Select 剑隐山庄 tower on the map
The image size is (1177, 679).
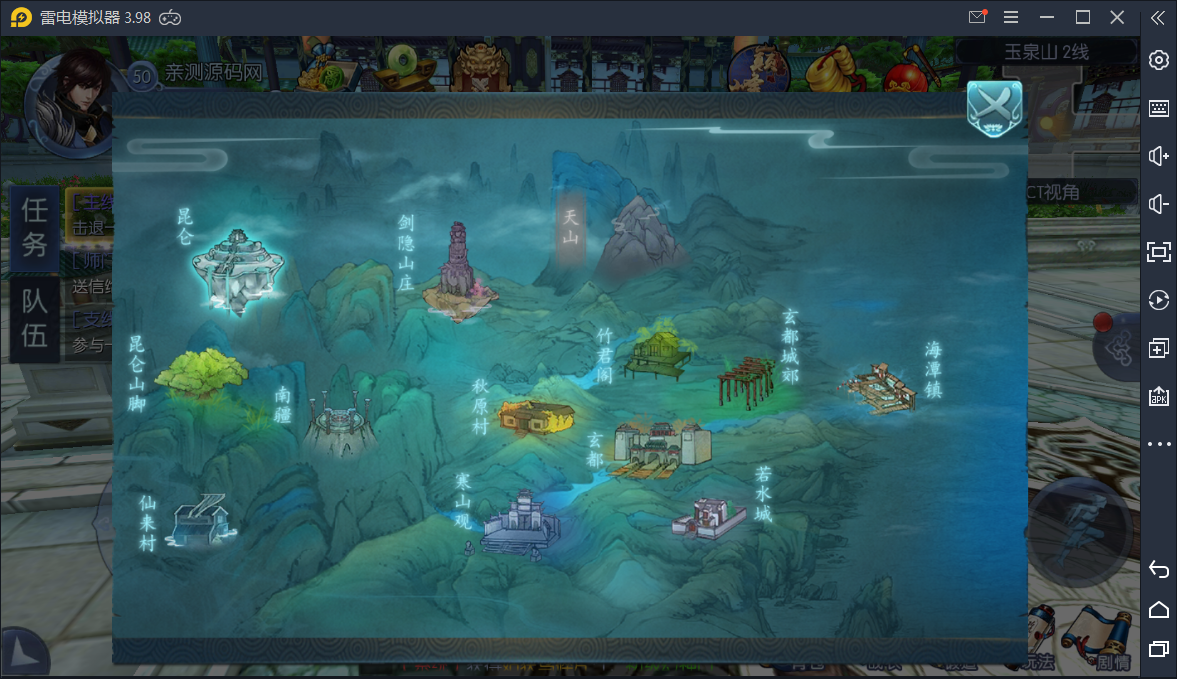point(458,274)
